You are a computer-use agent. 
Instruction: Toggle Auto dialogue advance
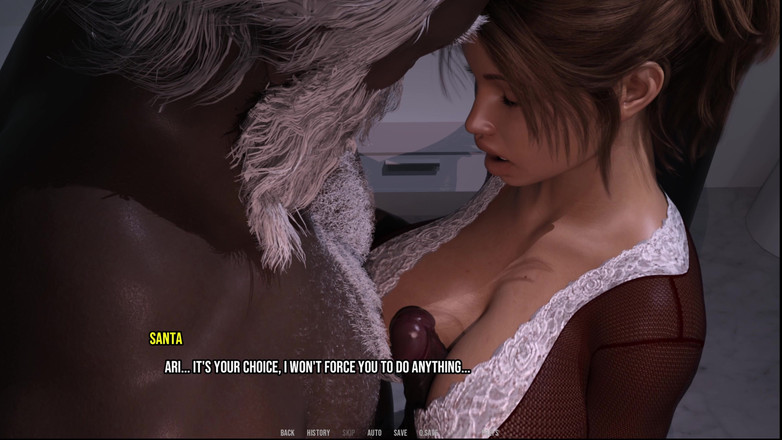tap(374, 433)
